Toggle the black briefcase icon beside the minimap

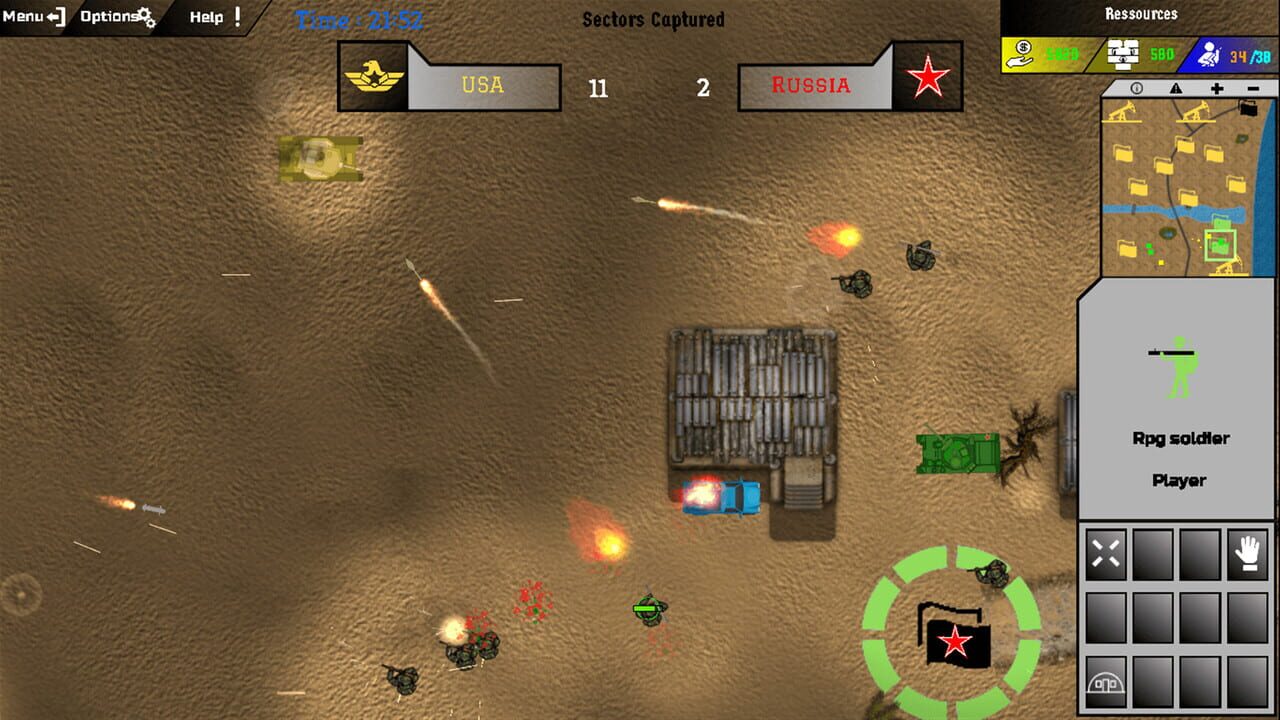pos(1248,107)
